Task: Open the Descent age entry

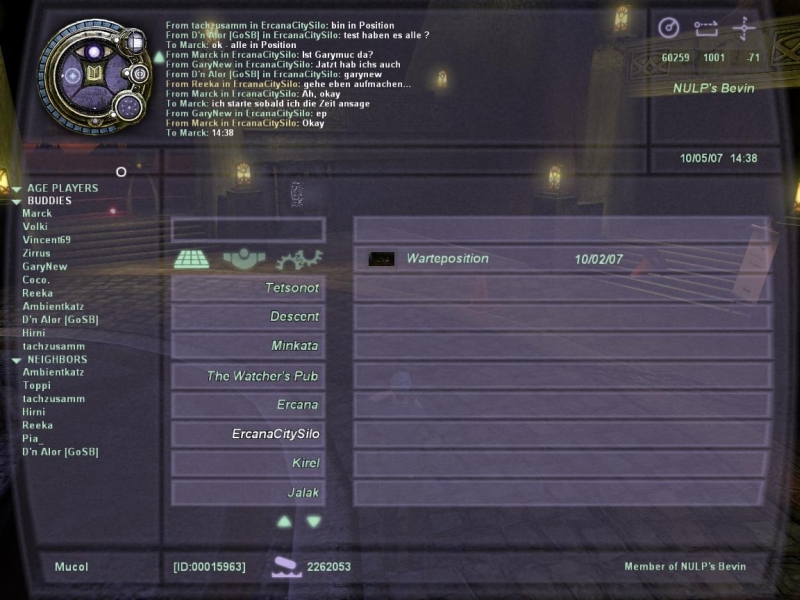Action: [x=248, y=317]
